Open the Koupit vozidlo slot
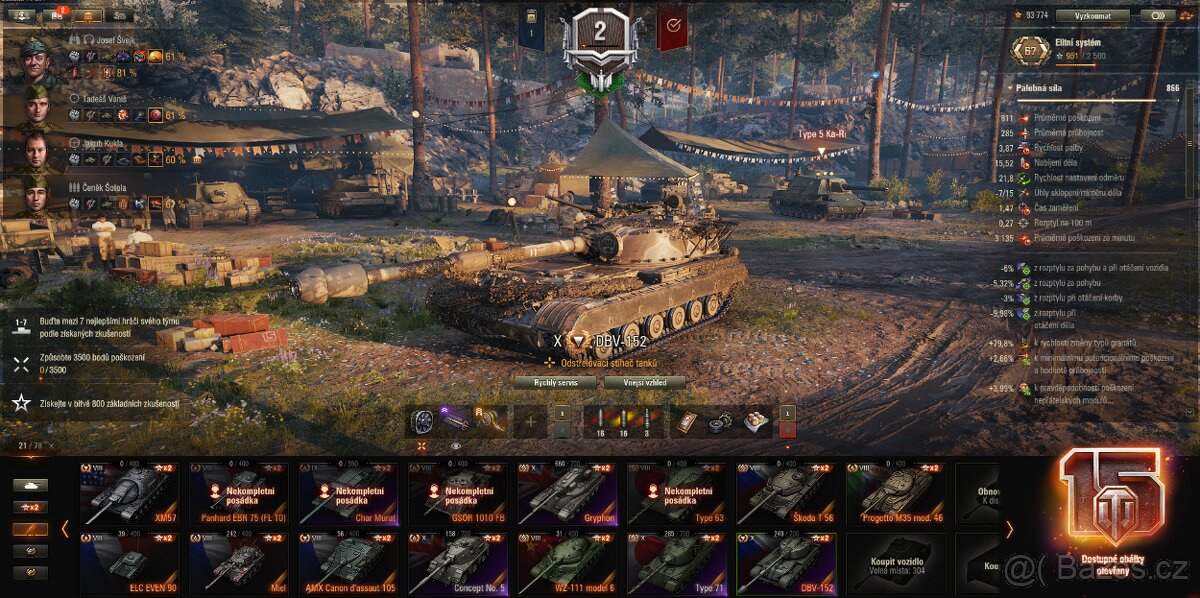 [x=896, y=564]
